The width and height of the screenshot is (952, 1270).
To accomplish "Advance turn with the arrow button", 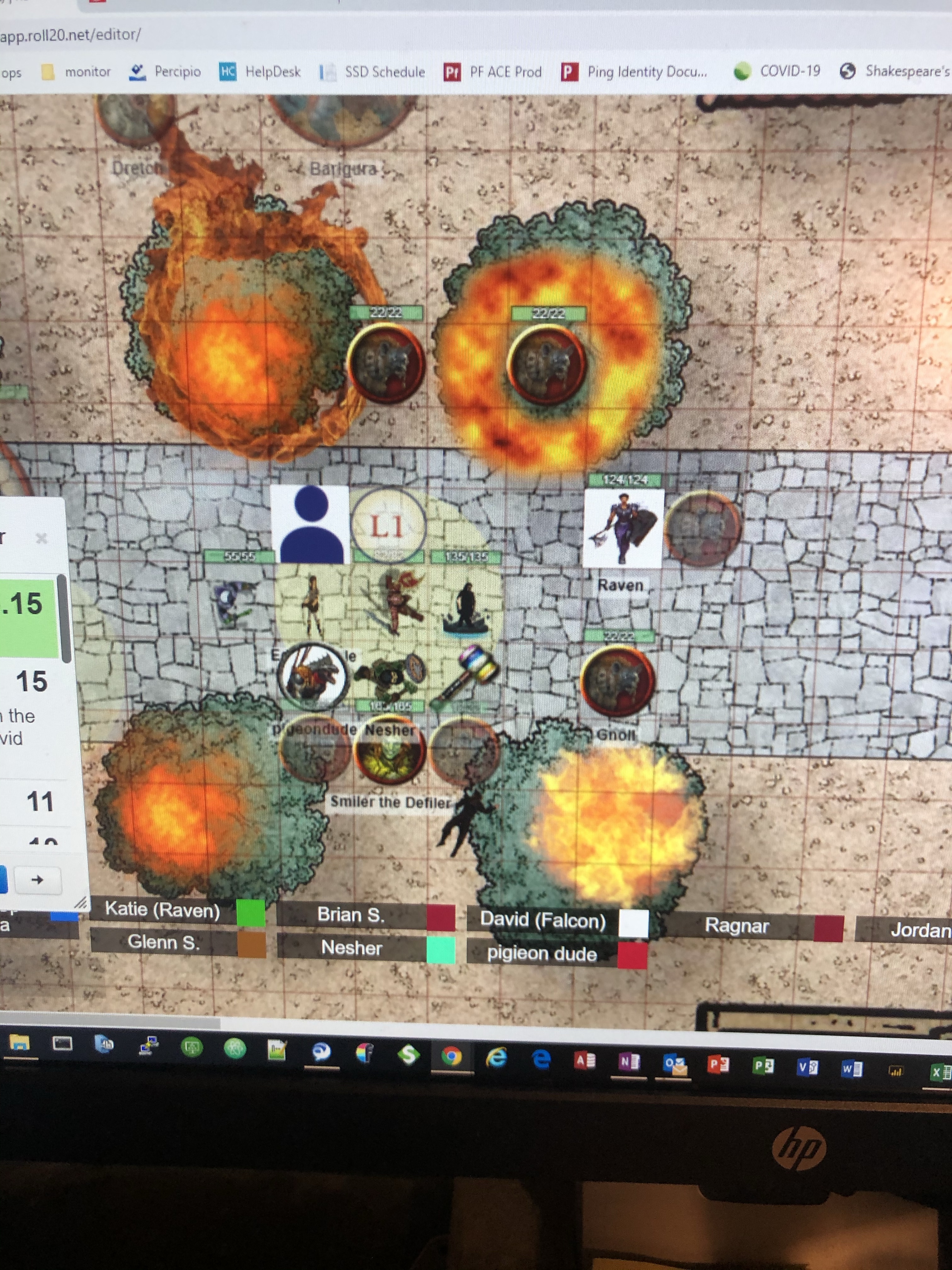I will click(38, 880).
